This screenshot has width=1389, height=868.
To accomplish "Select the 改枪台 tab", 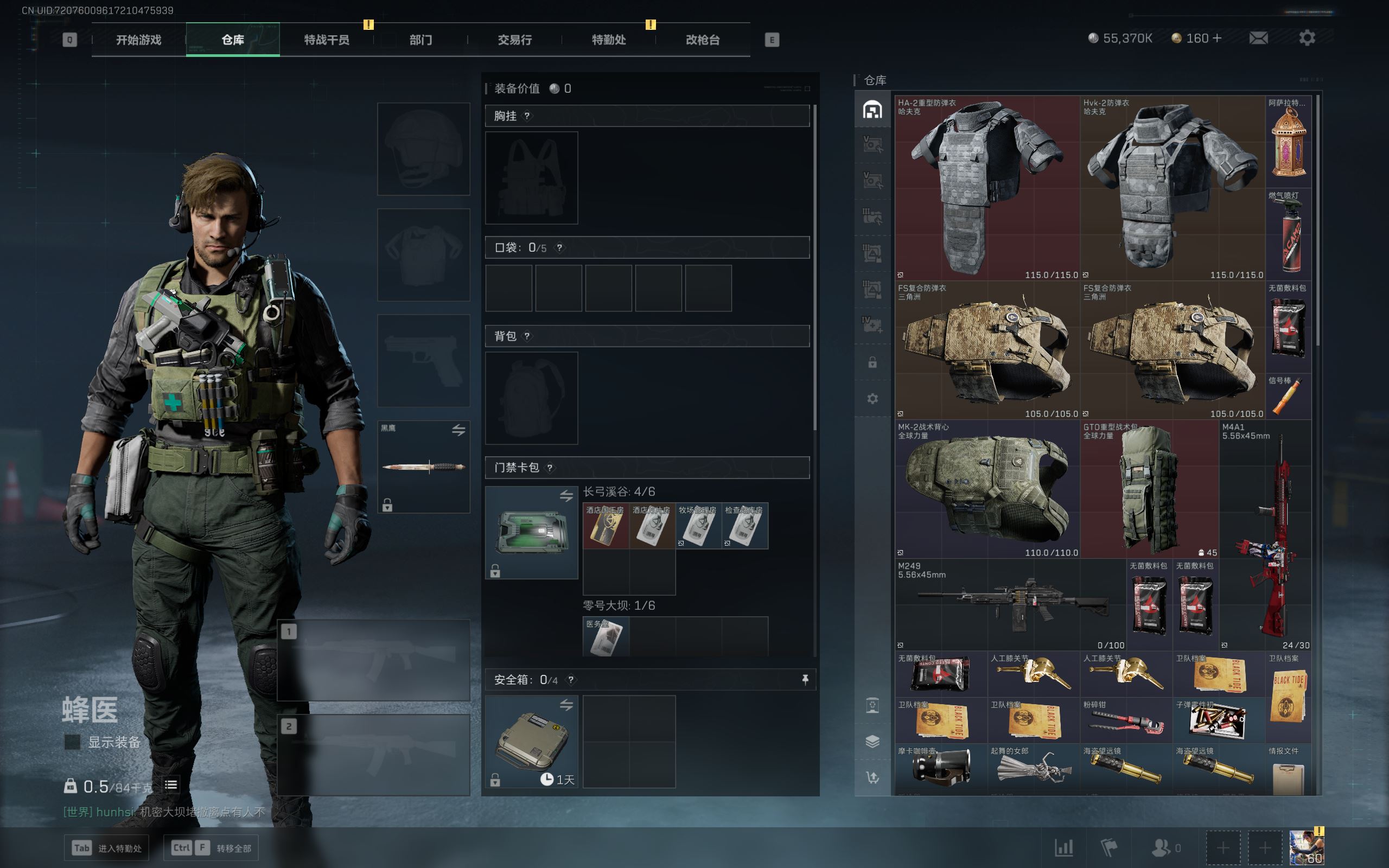I will pos(702,40).
